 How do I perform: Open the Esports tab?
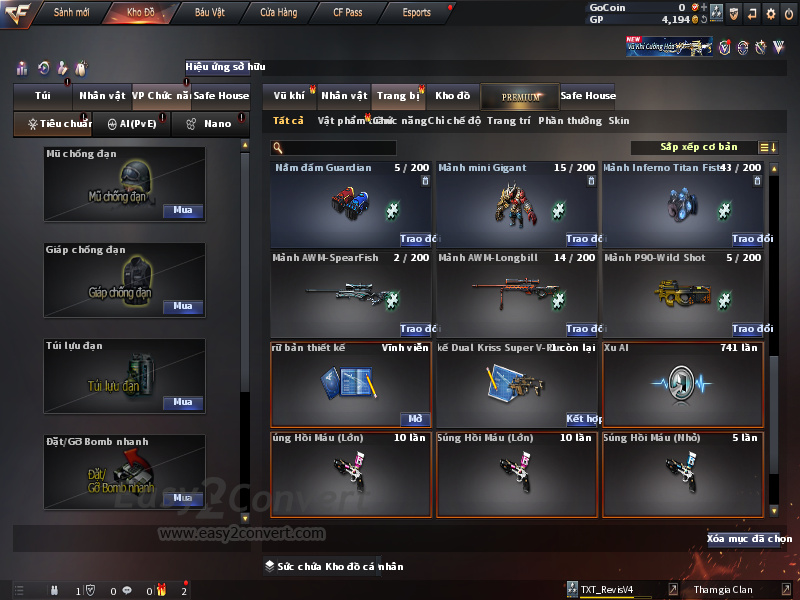(416, 13)
